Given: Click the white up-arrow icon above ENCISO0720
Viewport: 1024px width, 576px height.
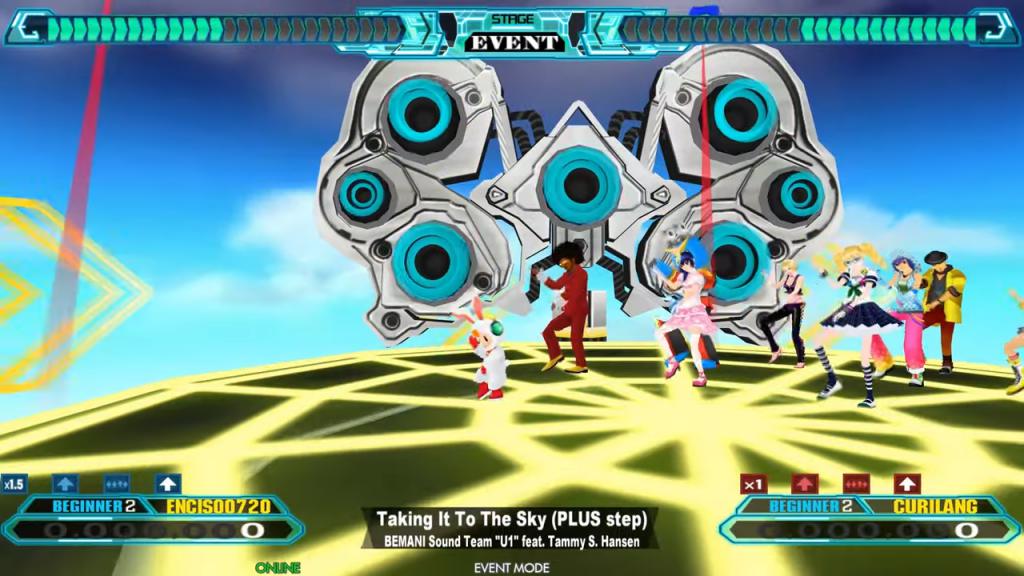Looking at the screenshot, I should tap(167, 484).
